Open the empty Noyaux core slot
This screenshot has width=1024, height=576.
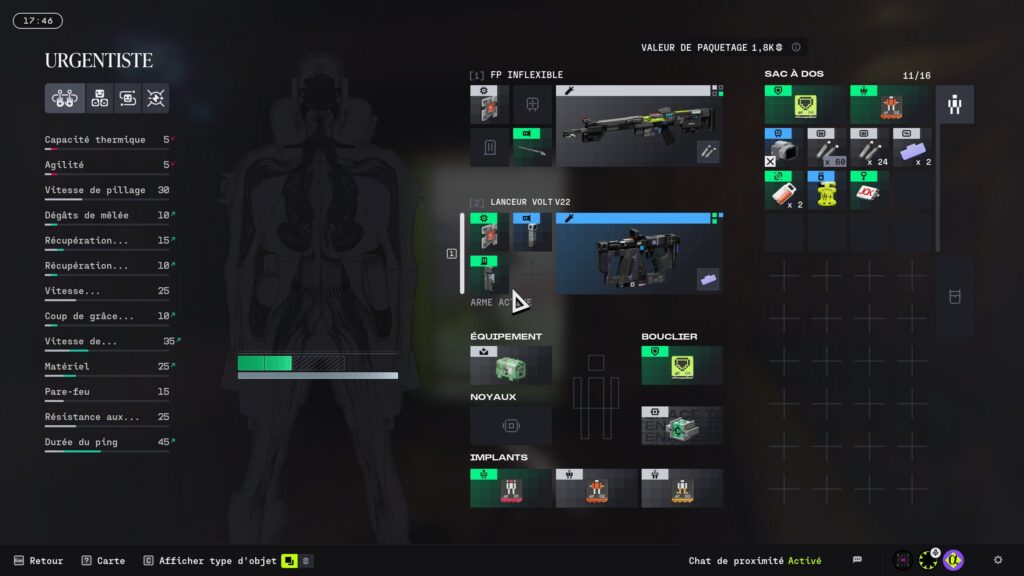coord(510,425)
